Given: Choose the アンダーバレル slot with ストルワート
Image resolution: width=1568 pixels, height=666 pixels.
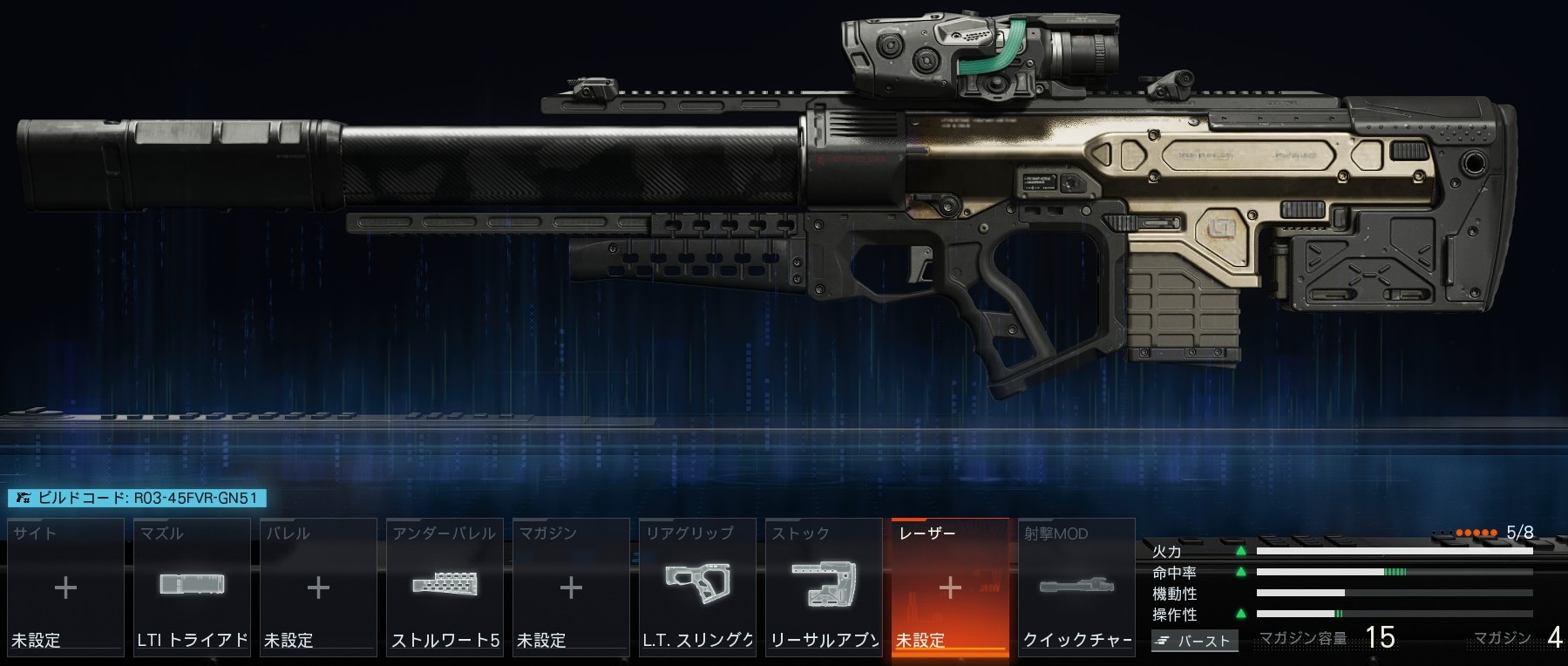Looking at the screenshot, I should 445,587.
